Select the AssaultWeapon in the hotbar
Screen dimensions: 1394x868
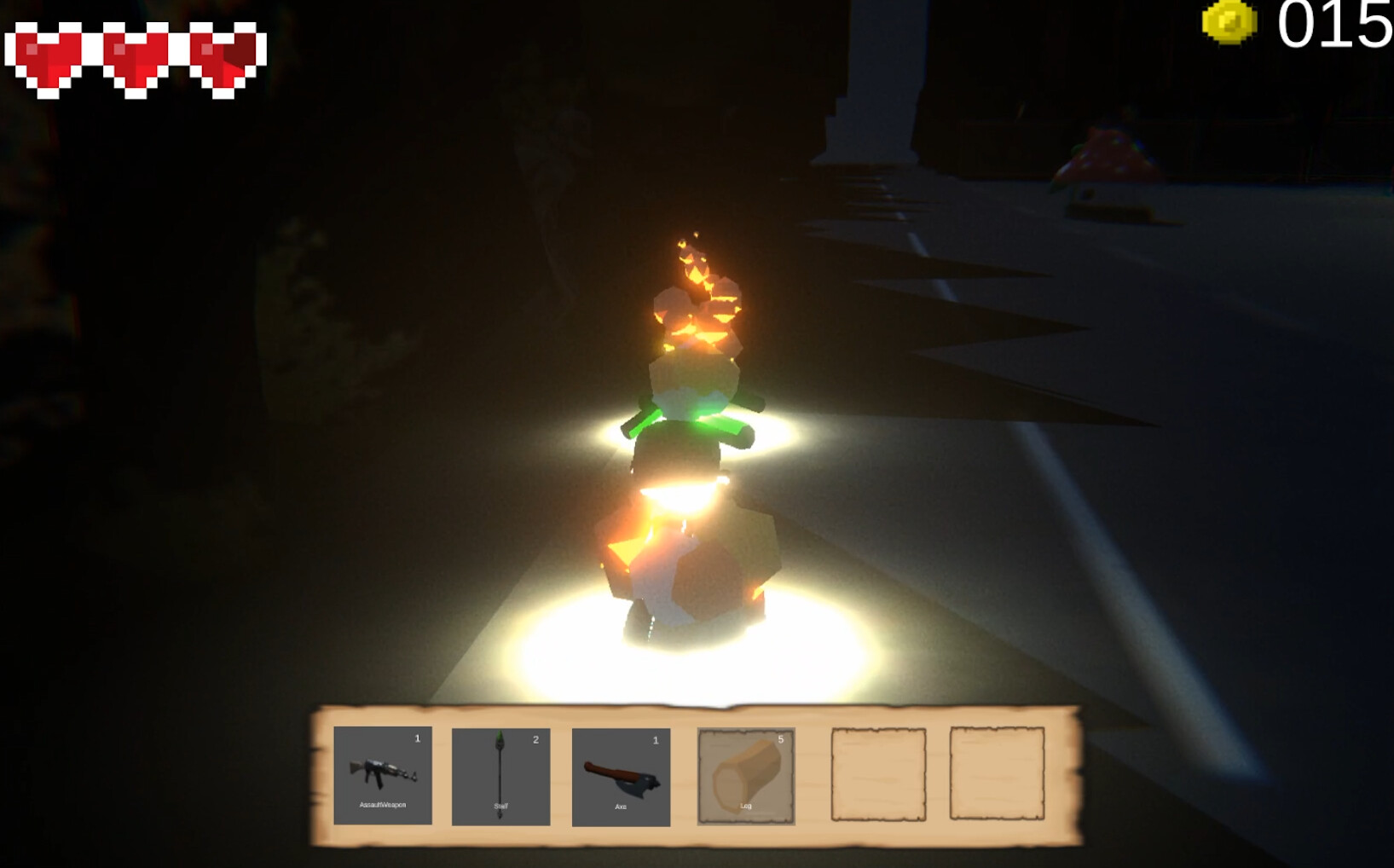pyautogui.click(x=381, y=772)
